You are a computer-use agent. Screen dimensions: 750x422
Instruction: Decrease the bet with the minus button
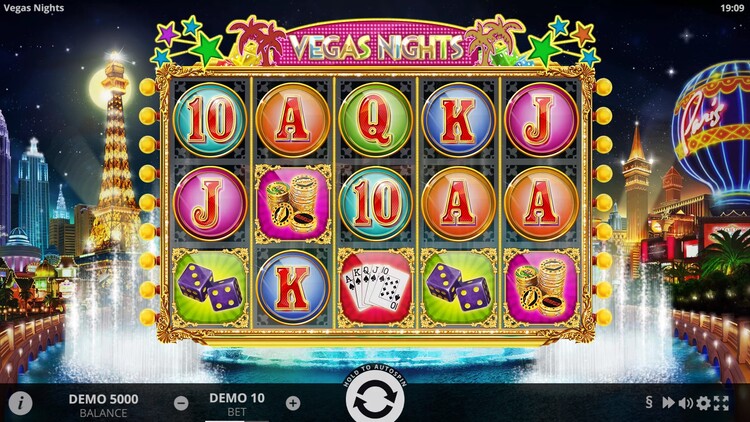pos(181,403)
